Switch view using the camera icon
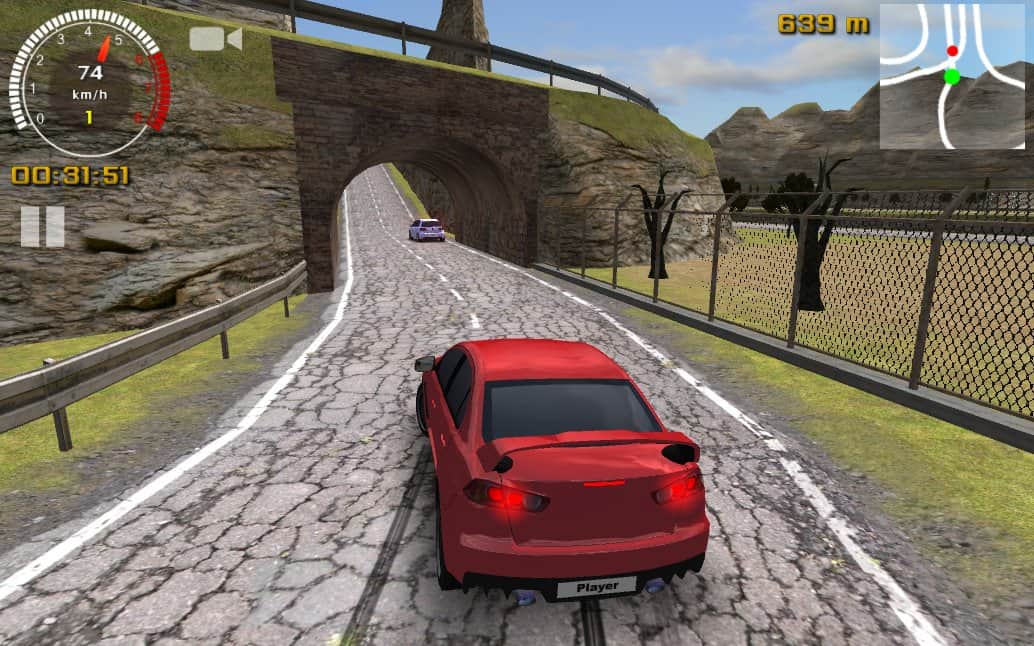1034x646 pixels. (215, 39)
